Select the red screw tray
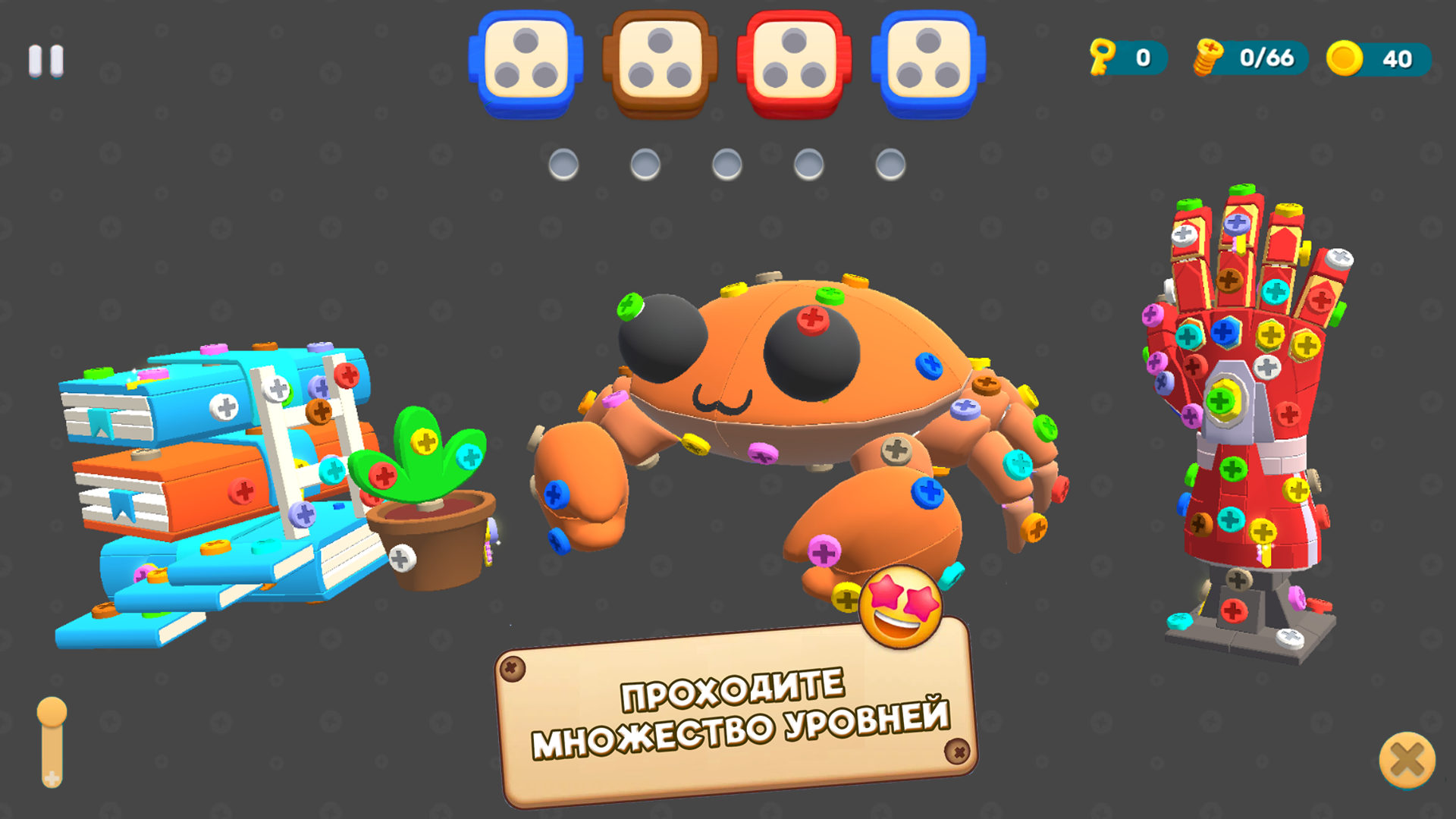1456x819 pixels. coord(793,61)
